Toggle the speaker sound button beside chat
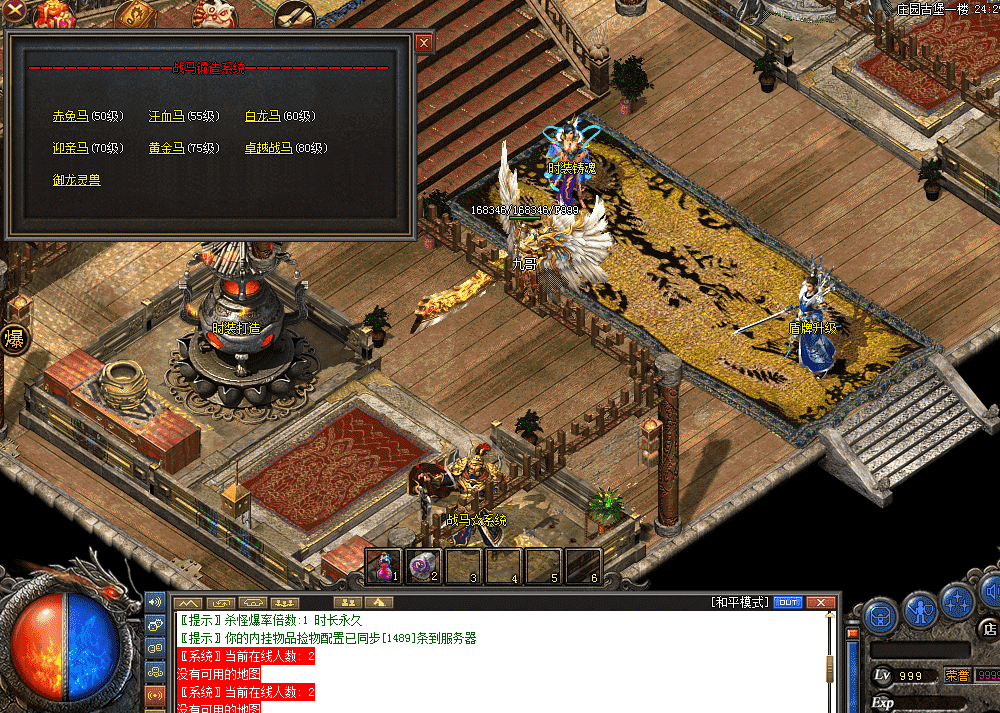This screenshot has height=713, width=1000. click(154, 602)
